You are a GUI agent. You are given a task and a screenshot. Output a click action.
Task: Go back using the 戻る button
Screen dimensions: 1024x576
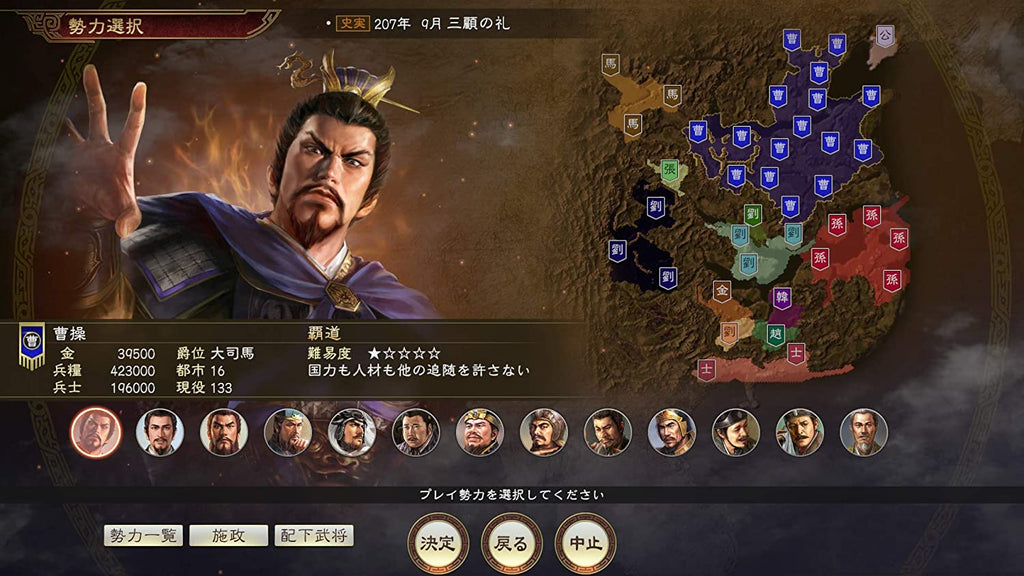(512, 543)
